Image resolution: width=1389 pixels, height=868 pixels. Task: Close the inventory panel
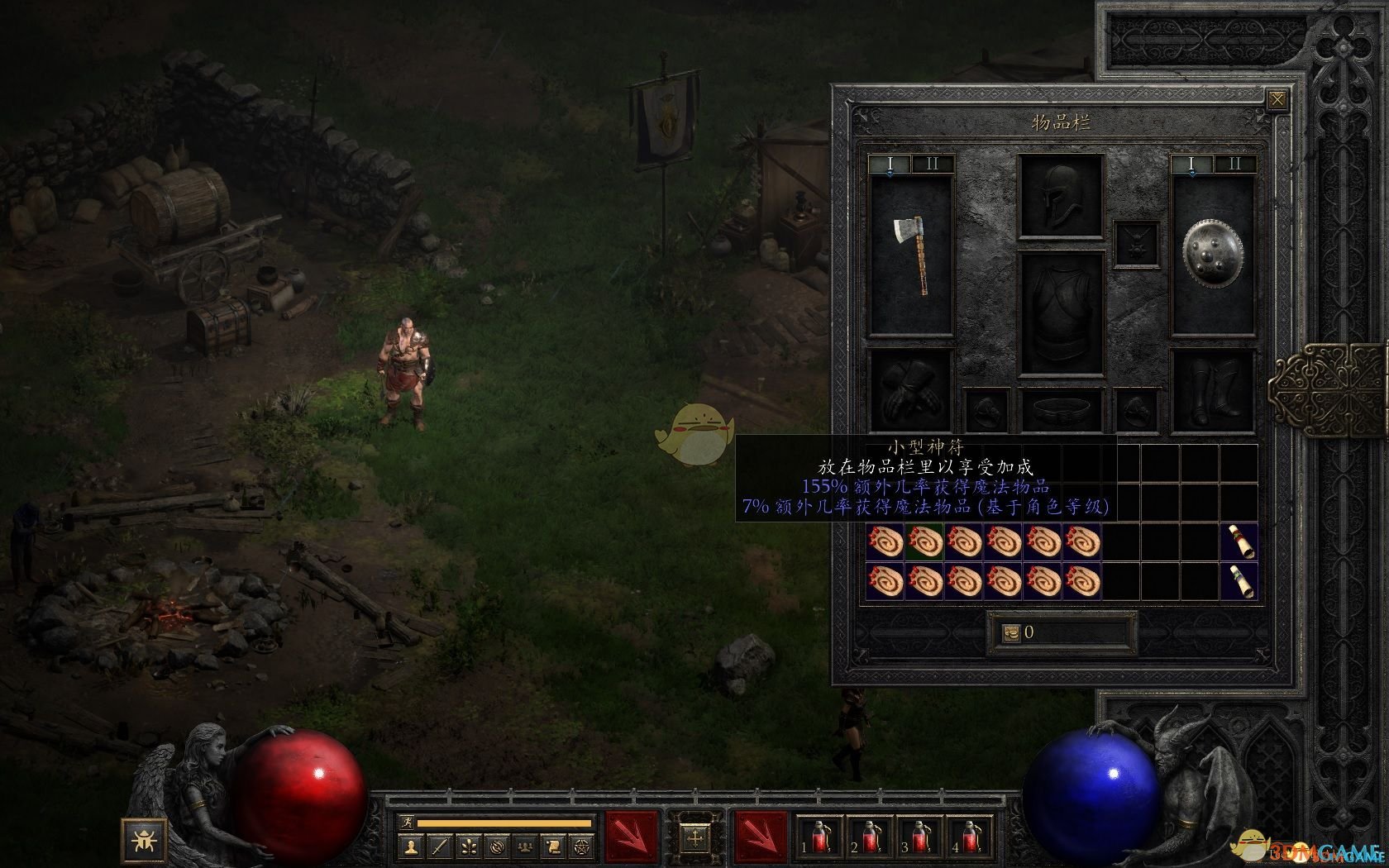[x=1277, y=101]
